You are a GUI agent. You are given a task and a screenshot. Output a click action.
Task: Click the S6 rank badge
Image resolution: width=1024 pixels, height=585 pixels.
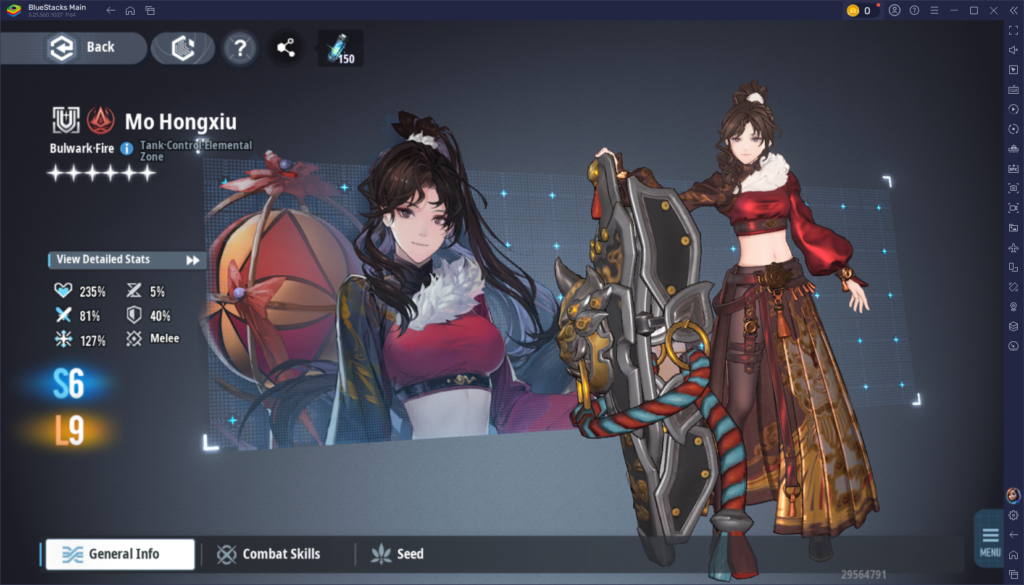pos(69,384)
